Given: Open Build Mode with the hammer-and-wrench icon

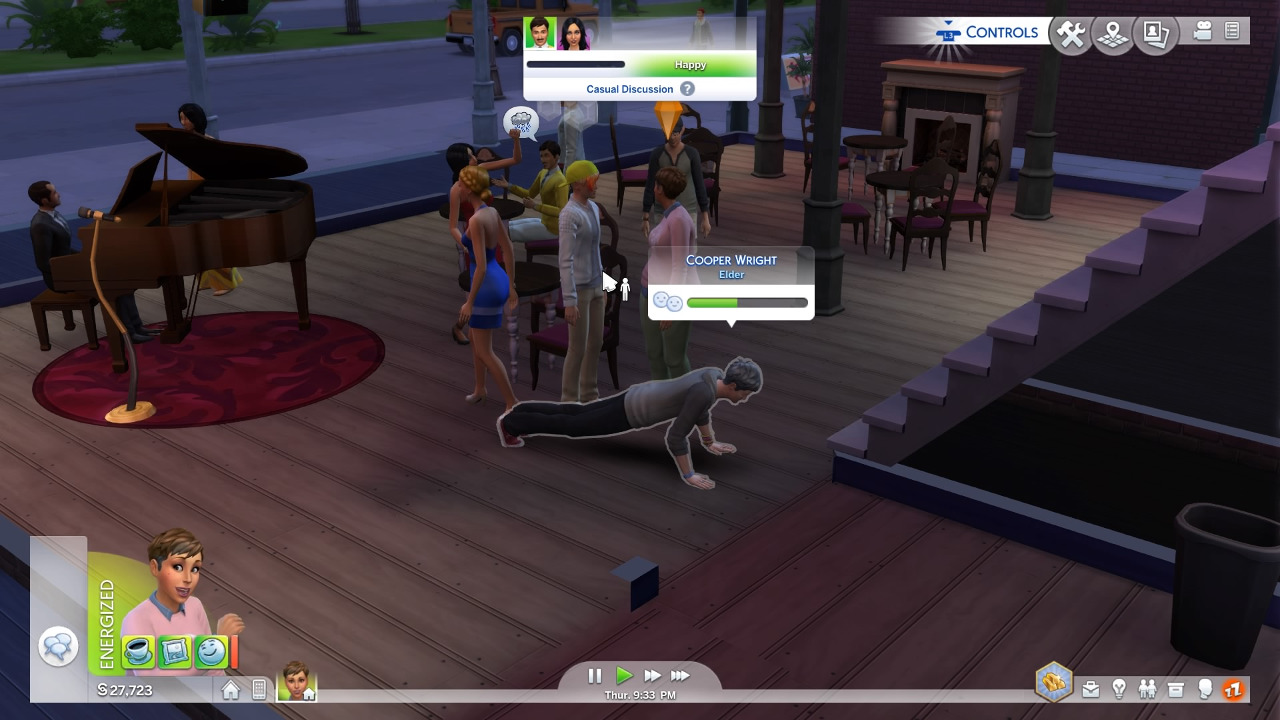Looking at the screenshot, I should 1071,35.
